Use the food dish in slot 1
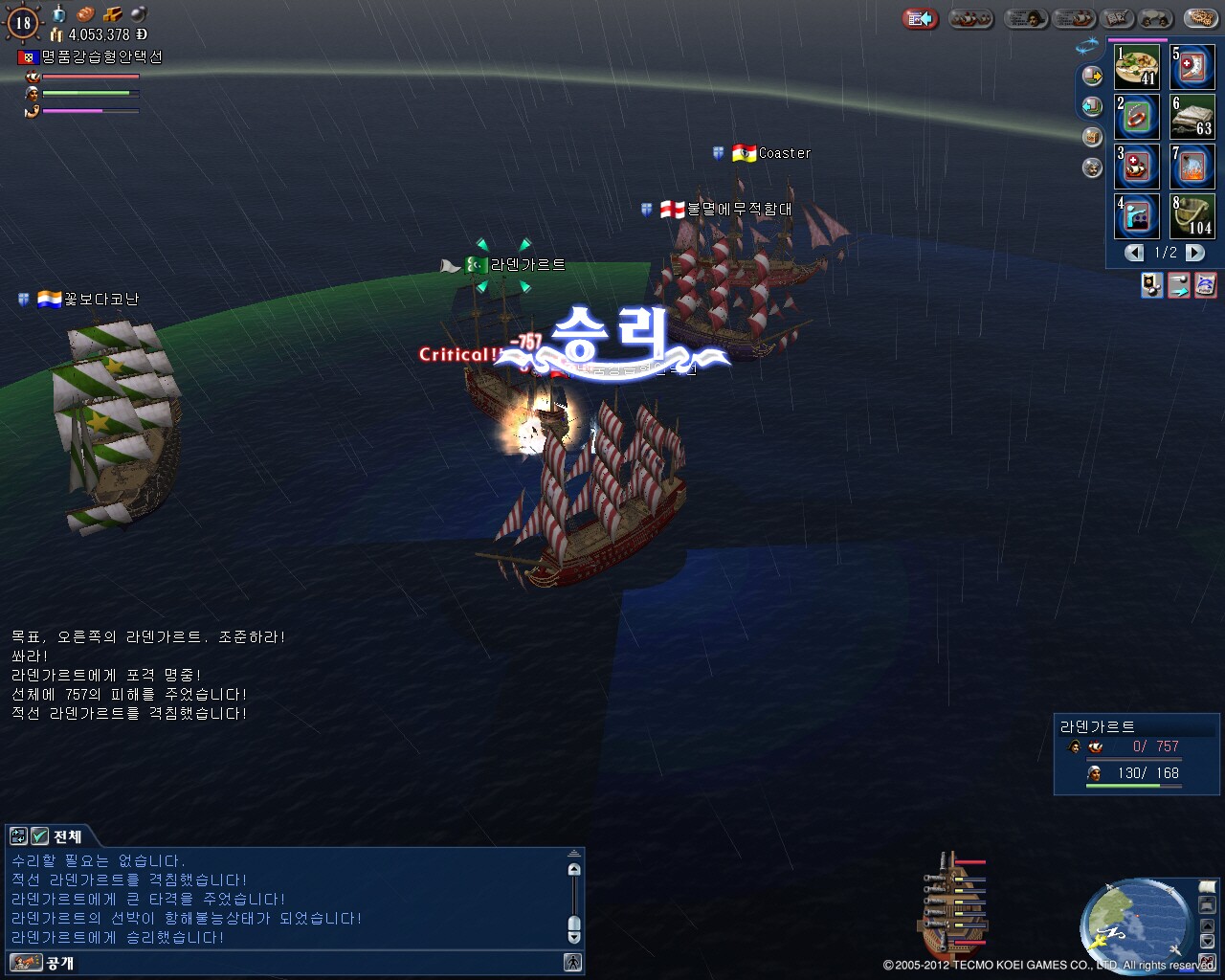Screen dimensions: 1225x980 tap(1136, 67)
